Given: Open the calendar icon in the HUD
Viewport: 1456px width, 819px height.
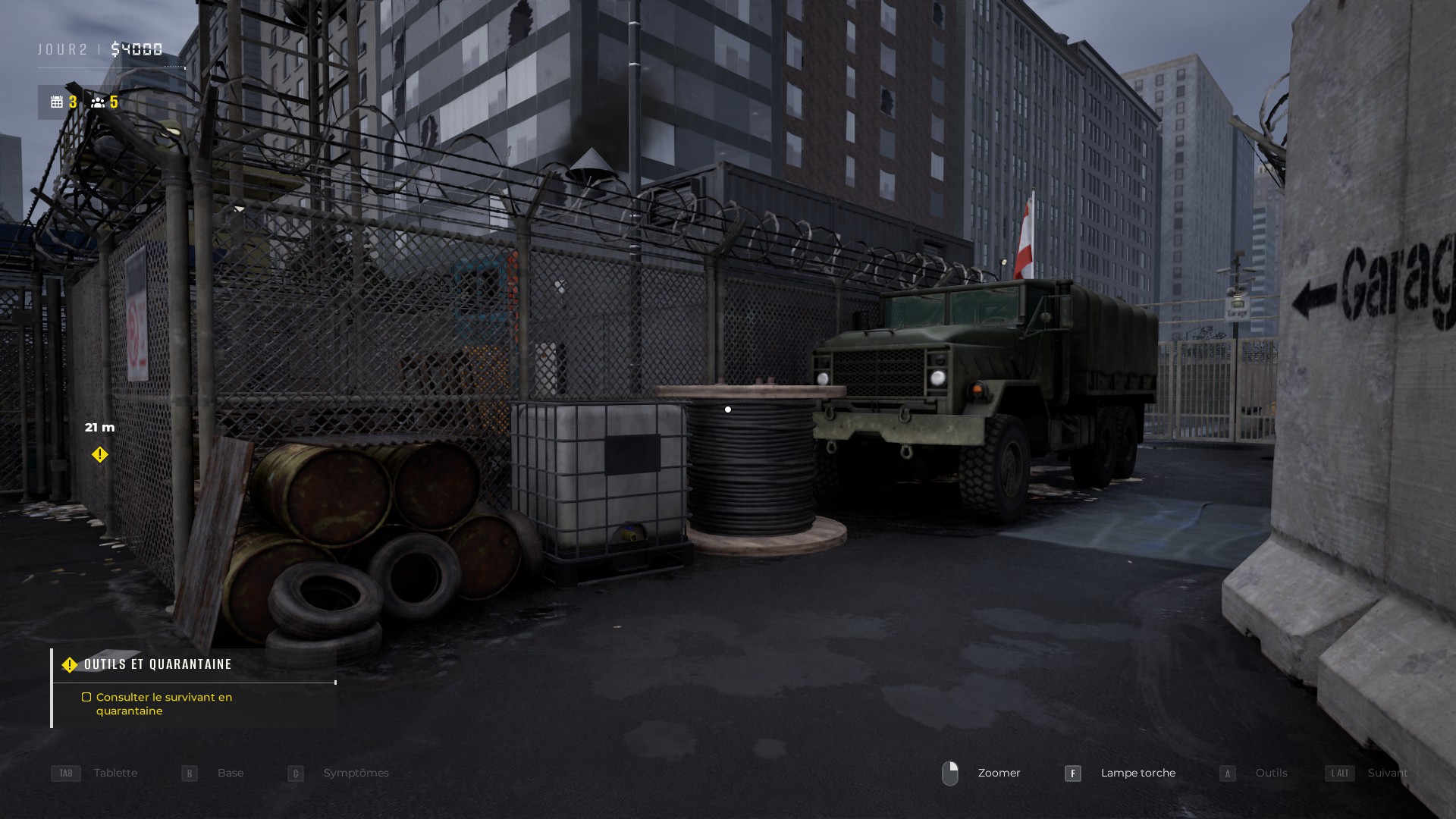Looking at the screenshot, I should [57, 102].
